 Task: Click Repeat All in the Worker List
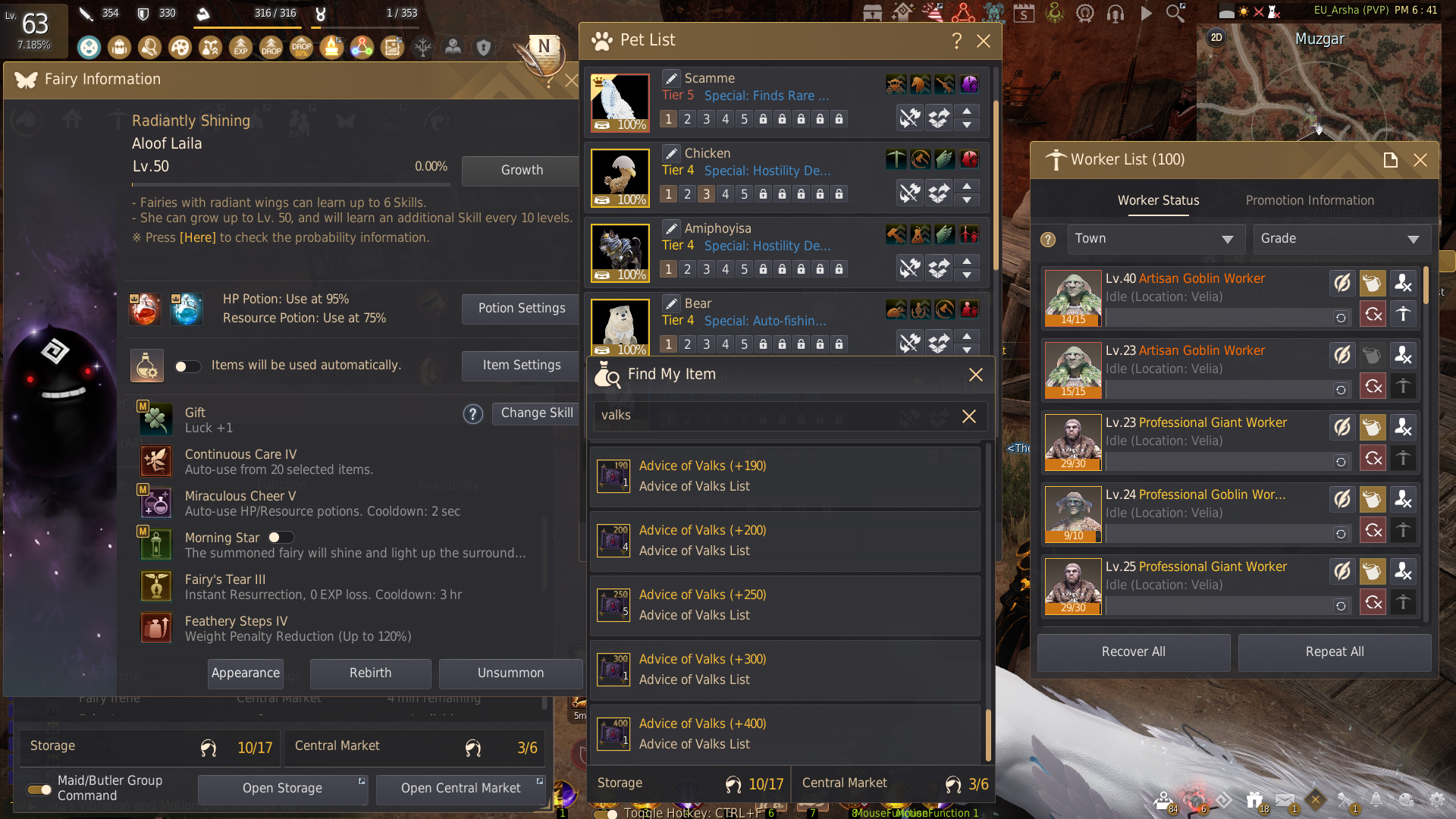click(1334, 651)
